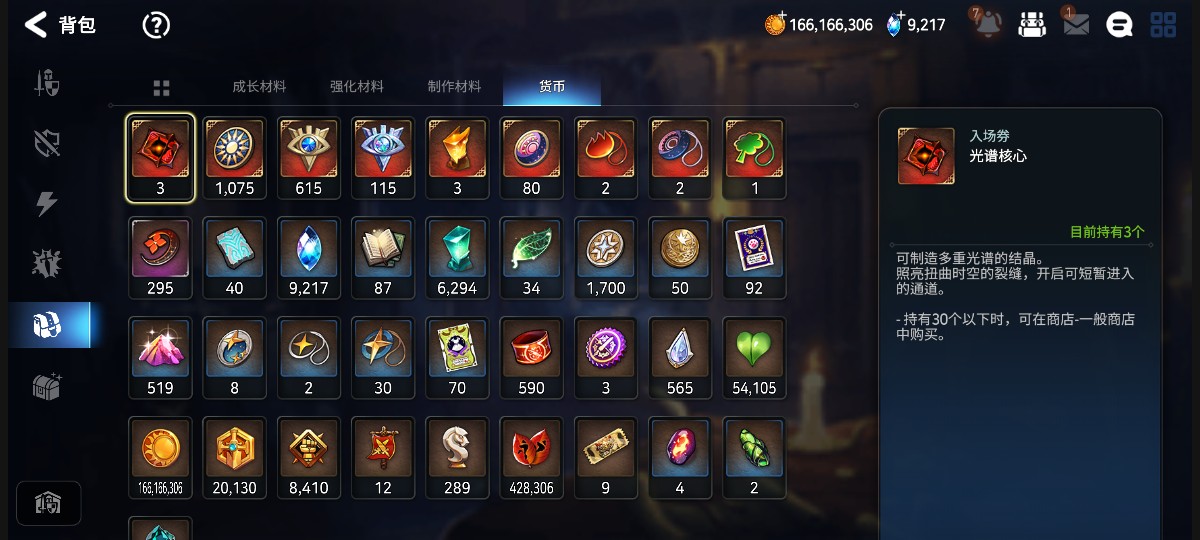Switch to the 强化材料 tab

coord(357,87)
